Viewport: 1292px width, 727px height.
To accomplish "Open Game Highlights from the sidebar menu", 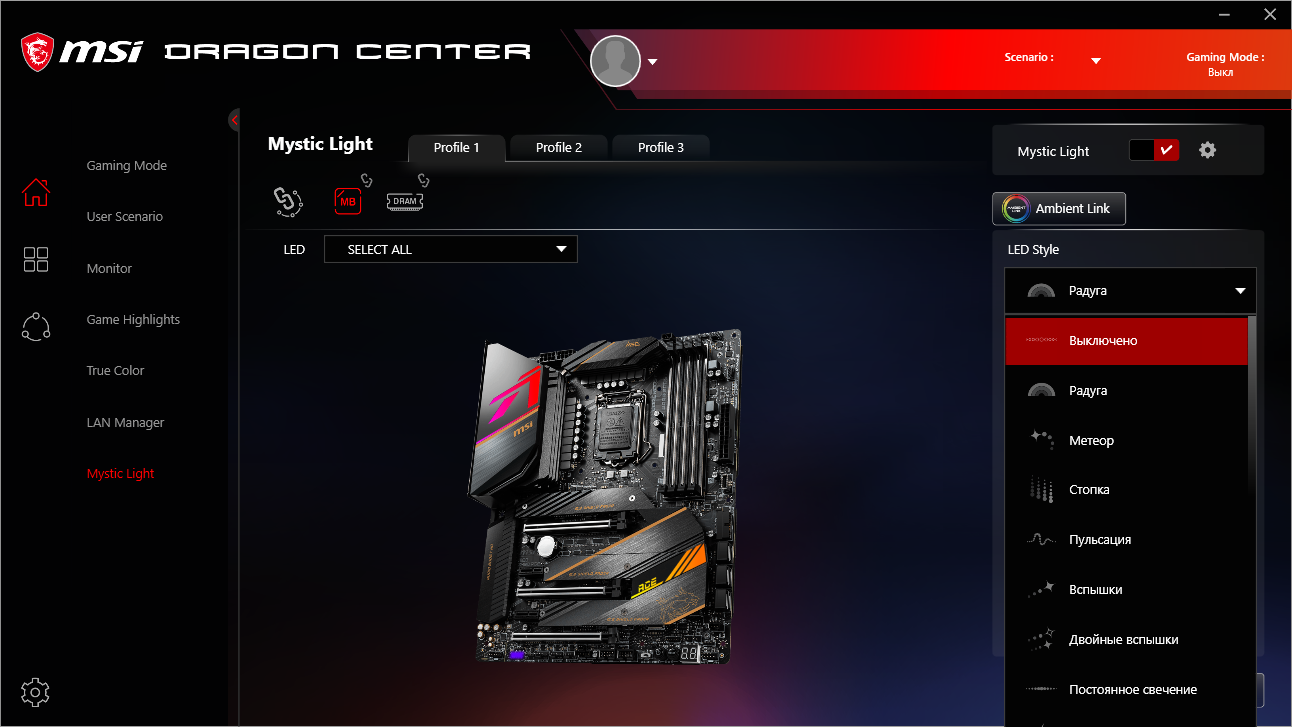I will pyautogui.click(x=133, y=319).
